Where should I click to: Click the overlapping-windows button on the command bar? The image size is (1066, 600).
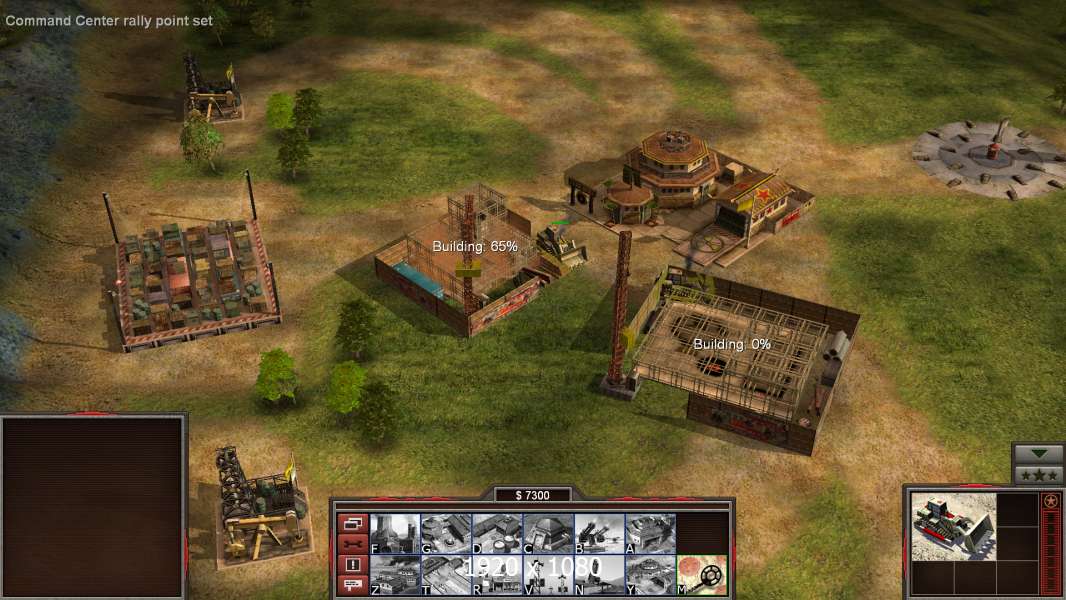[x=352, y=523]
